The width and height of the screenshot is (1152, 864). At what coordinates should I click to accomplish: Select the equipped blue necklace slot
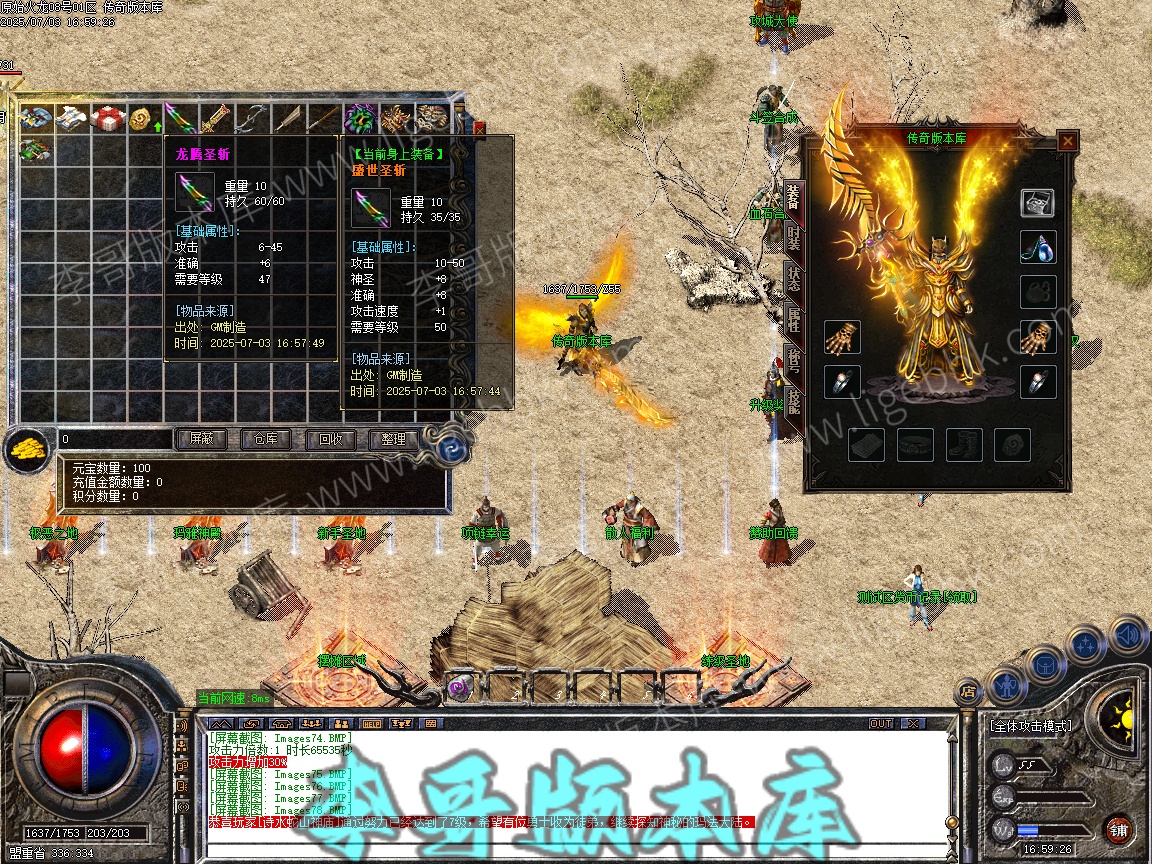(1038, 248)
